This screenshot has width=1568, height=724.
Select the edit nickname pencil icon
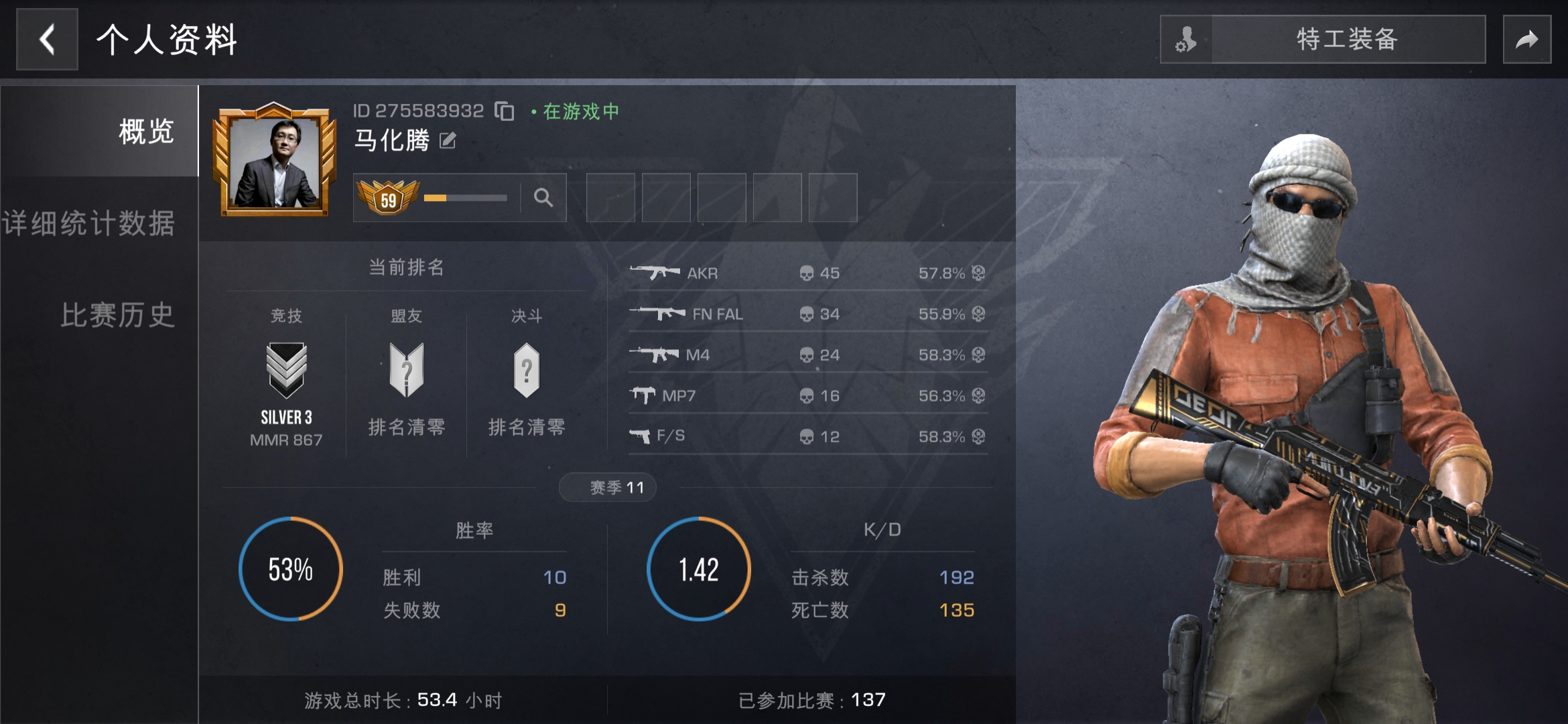coord(447,141)
